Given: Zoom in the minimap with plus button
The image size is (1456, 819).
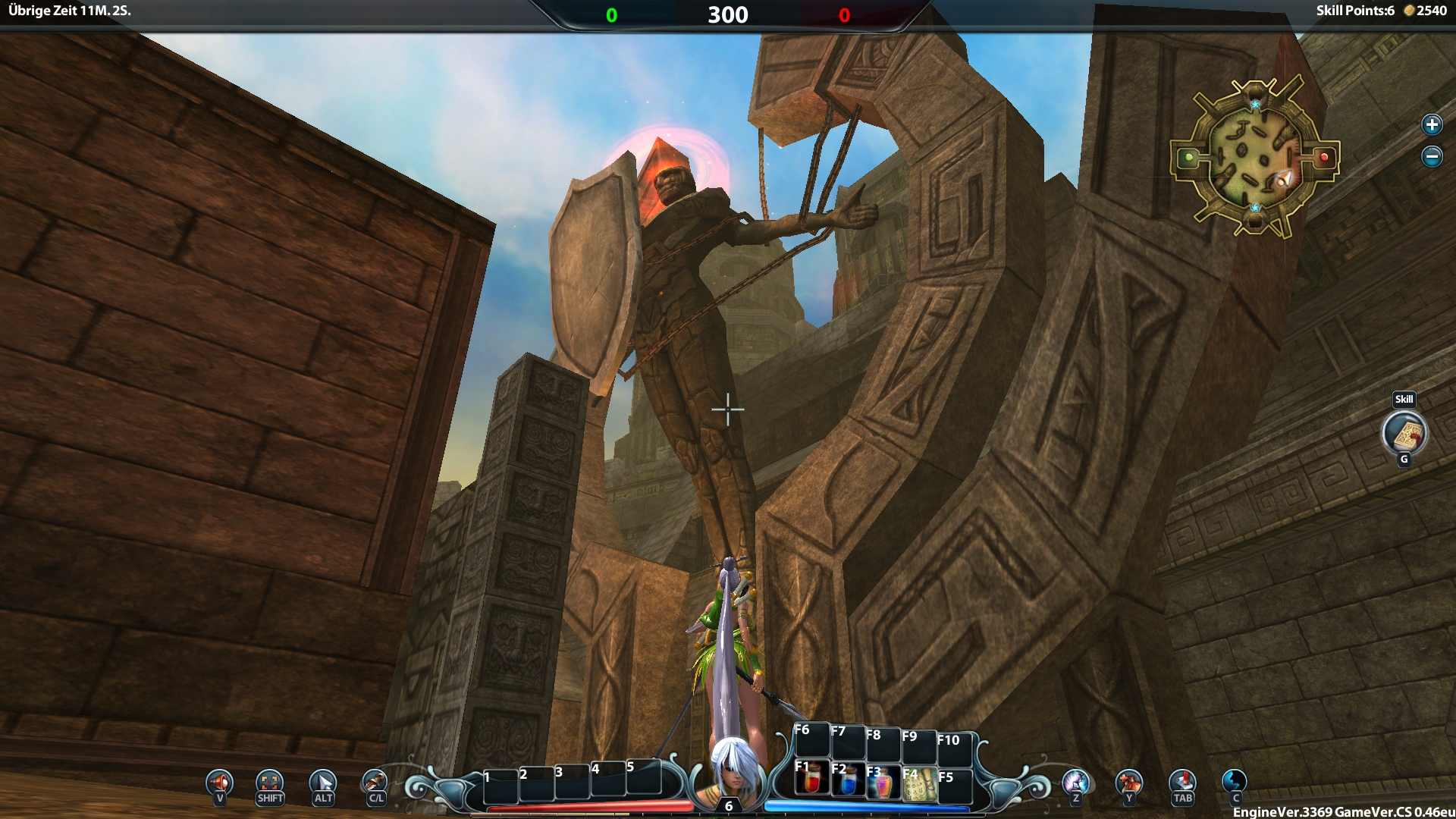Looking at the screenshot, I should pos(1431,124).
